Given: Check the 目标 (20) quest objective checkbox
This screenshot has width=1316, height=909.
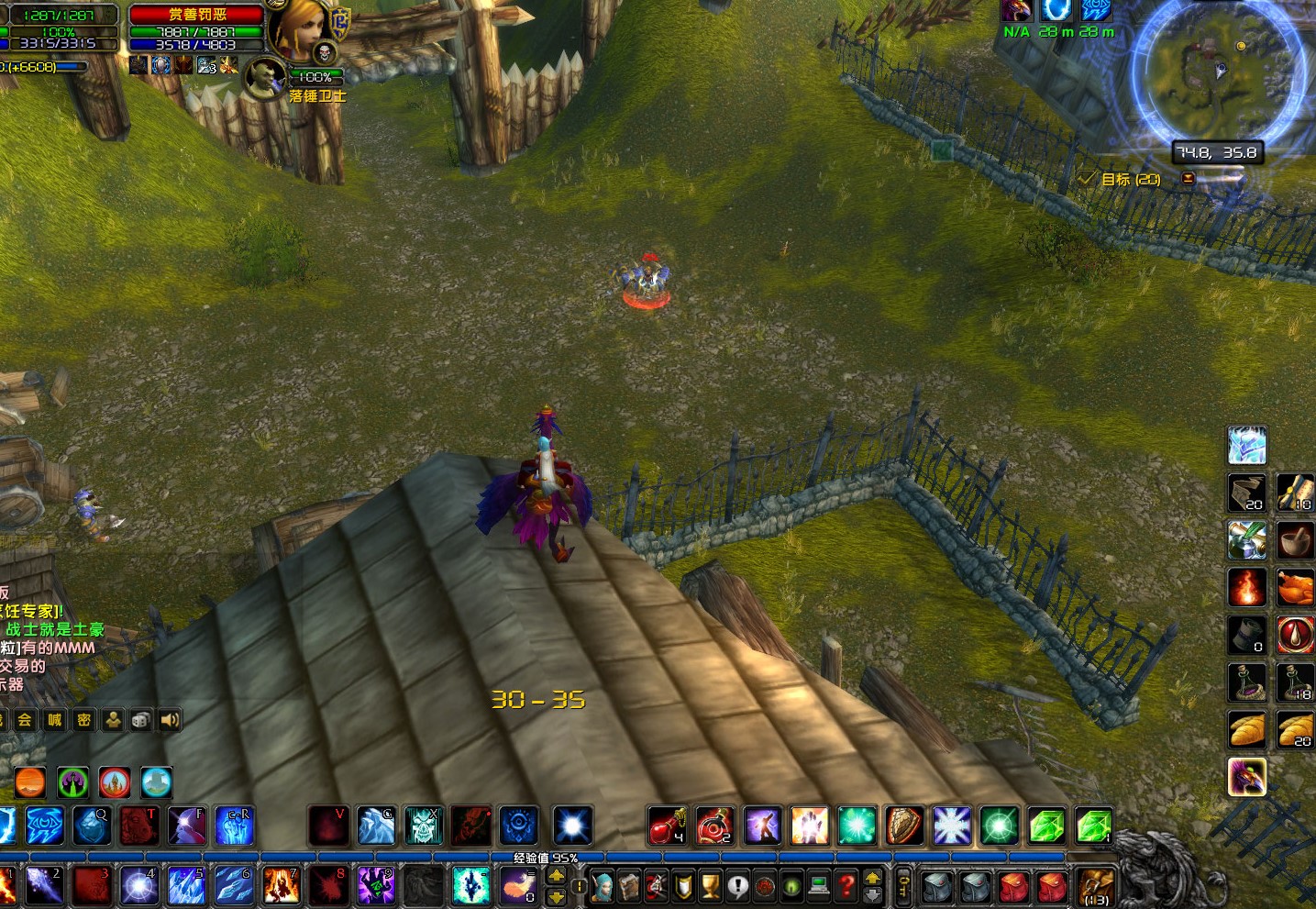Looking at the screenshot, I should [1089, 180].
